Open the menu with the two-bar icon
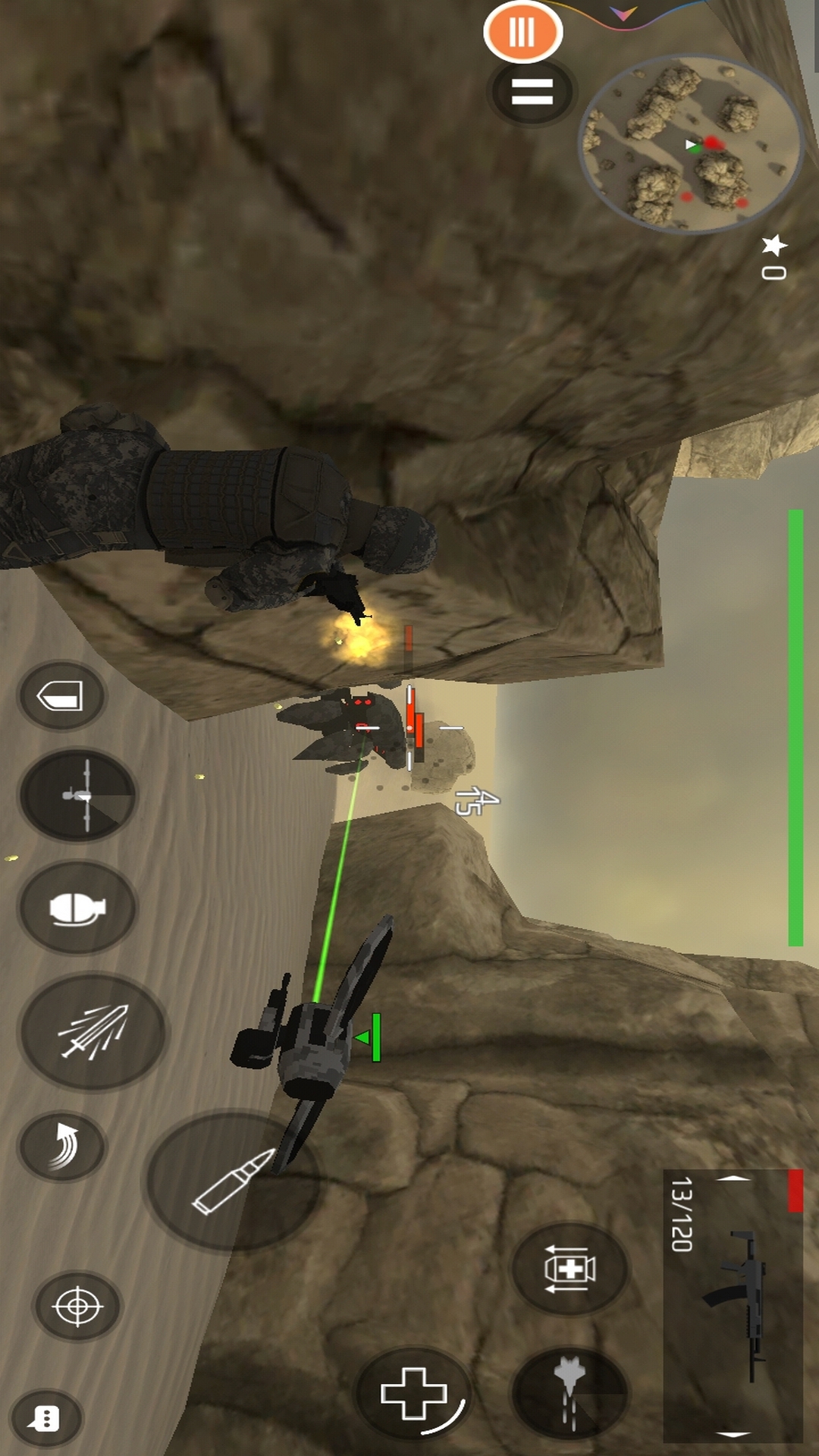Viewport: 819px width, 1456px height. coord(532,92)
